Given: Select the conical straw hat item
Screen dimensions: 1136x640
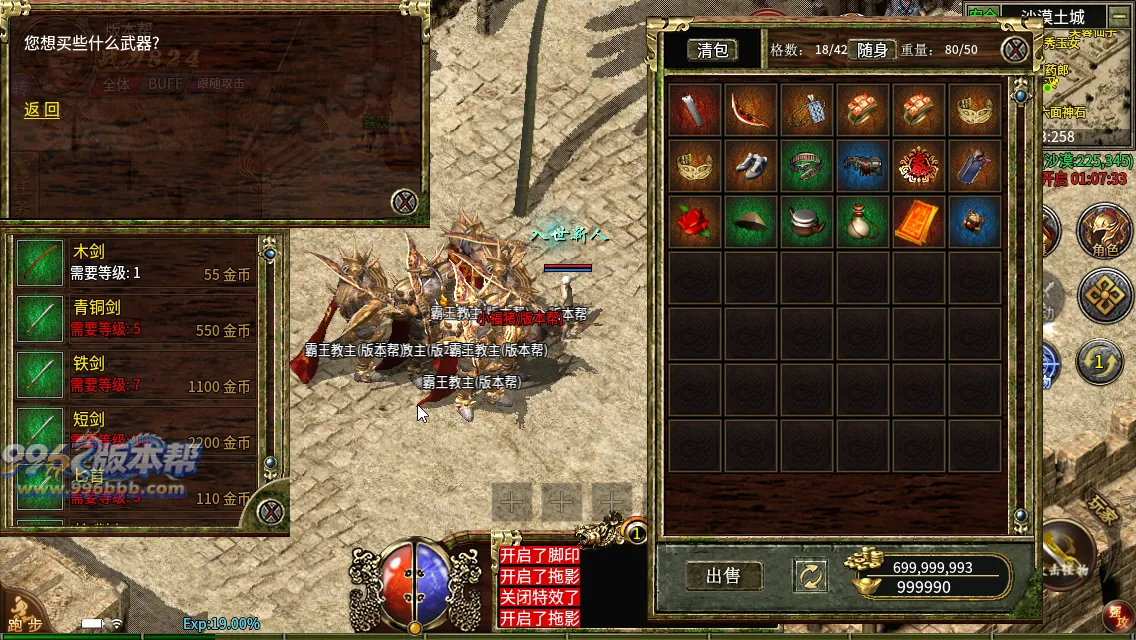Looking at the screenshot, I should pos(750,222).
